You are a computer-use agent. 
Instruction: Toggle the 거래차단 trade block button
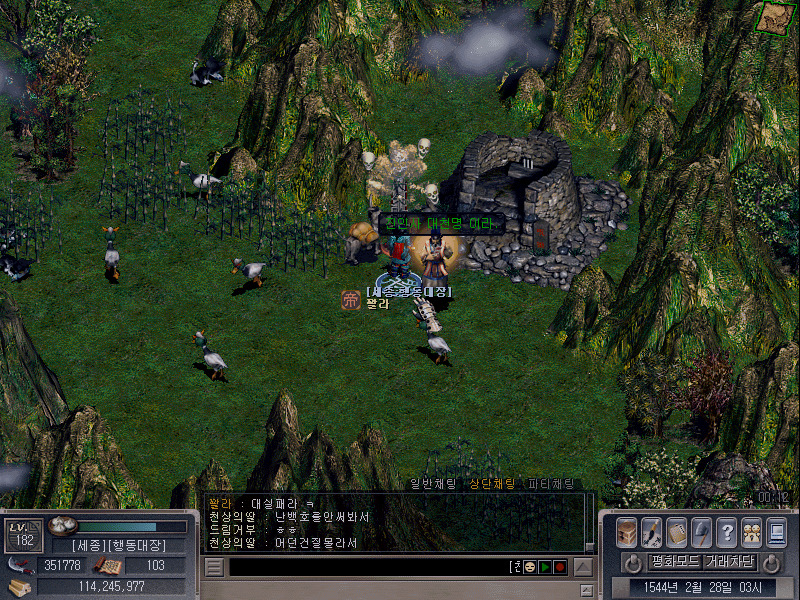pos(729,561)
